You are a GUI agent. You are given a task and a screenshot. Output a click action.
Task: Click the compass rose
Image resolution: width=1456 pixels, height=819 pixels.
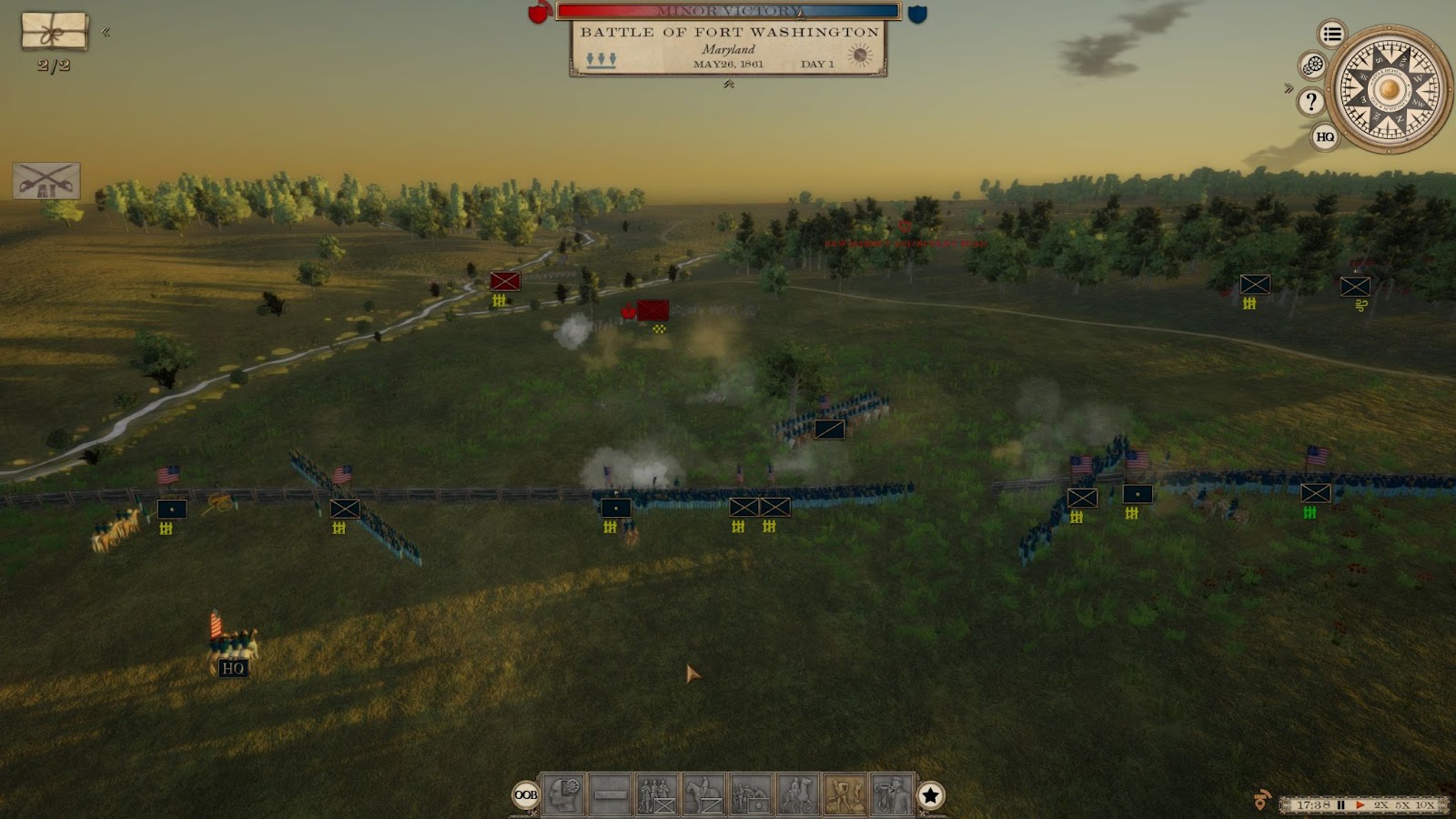tap(1389, 89)
